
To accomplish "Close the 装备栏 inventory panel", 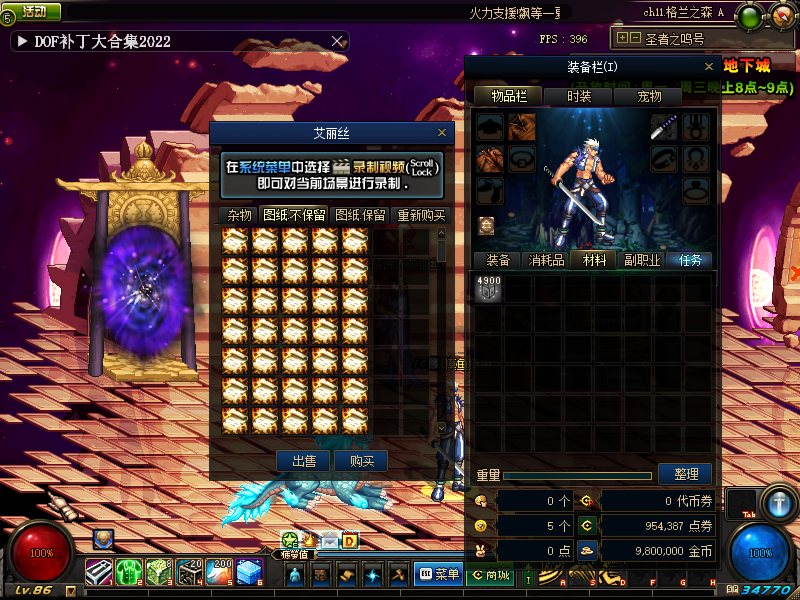I will [708, 67].
